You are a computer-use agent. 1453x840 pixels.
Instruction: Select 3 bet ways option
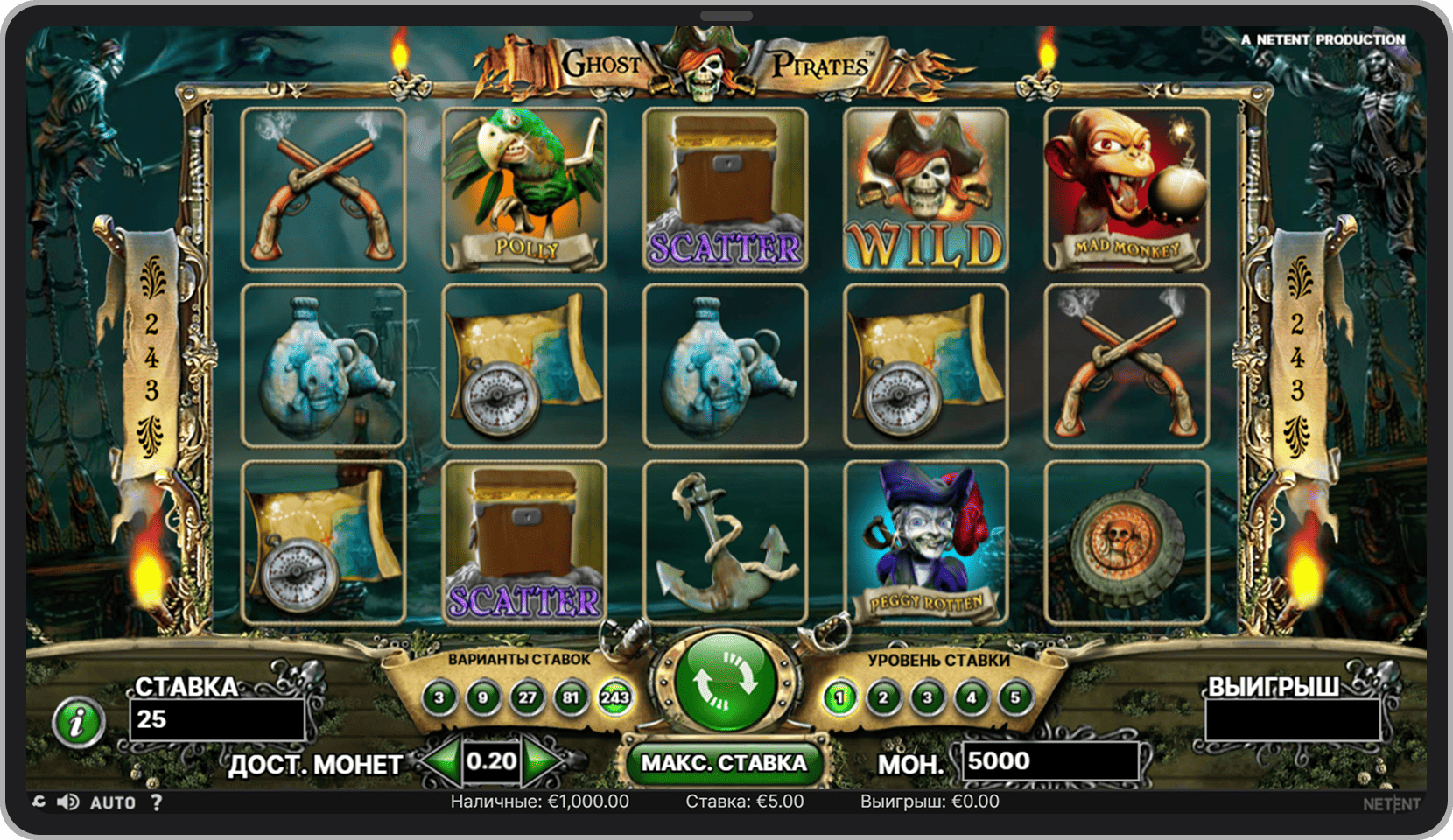(x=439, y=697)
